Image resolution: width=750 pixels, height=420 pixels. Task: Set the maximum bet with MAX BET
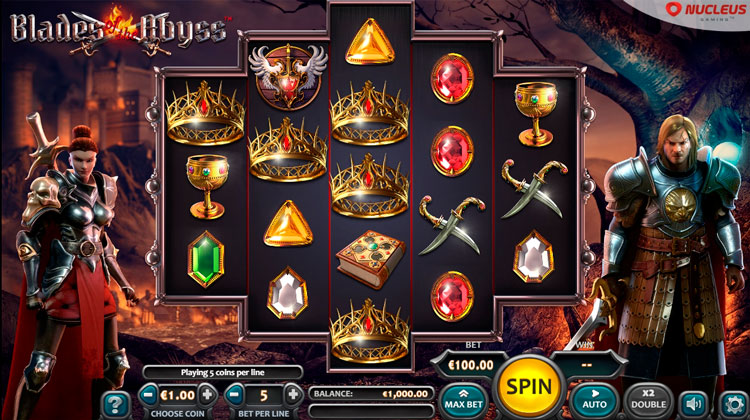464,399
